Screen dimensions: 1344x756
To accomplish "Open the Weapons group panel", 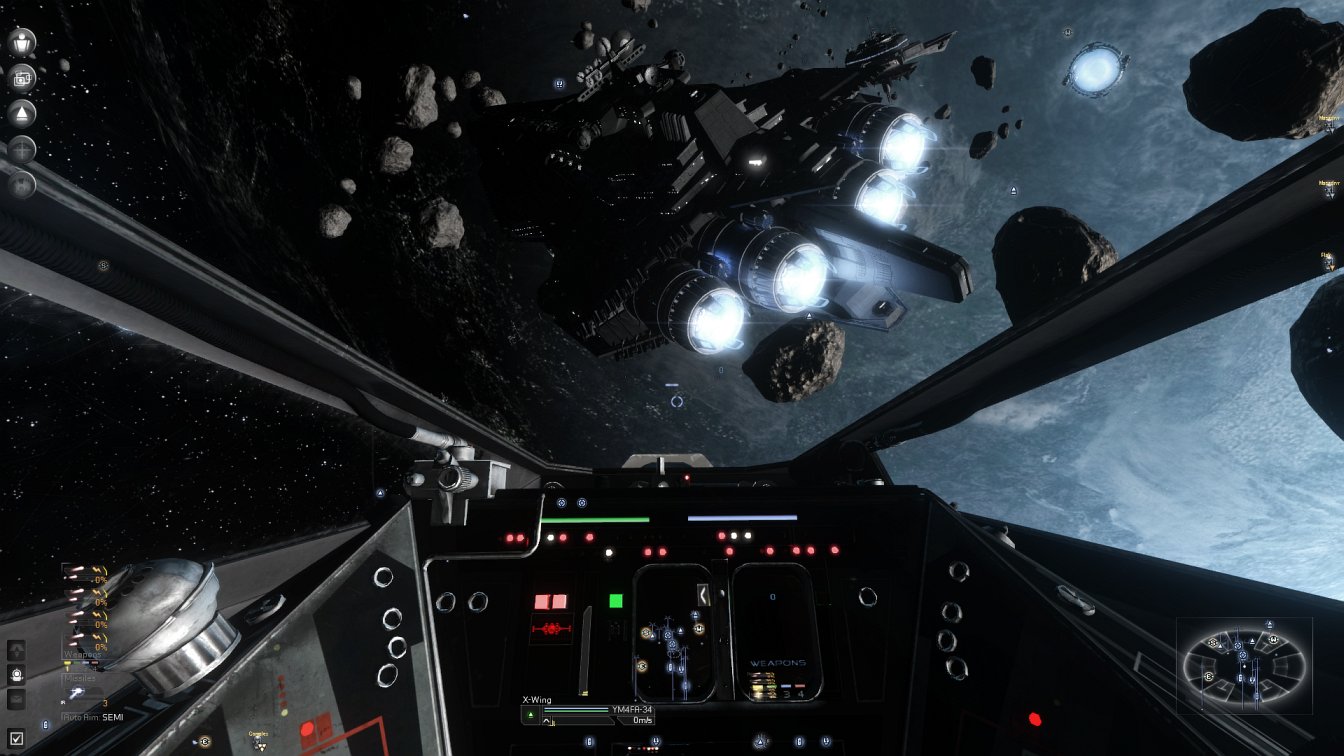I will [x=84, y=655].
